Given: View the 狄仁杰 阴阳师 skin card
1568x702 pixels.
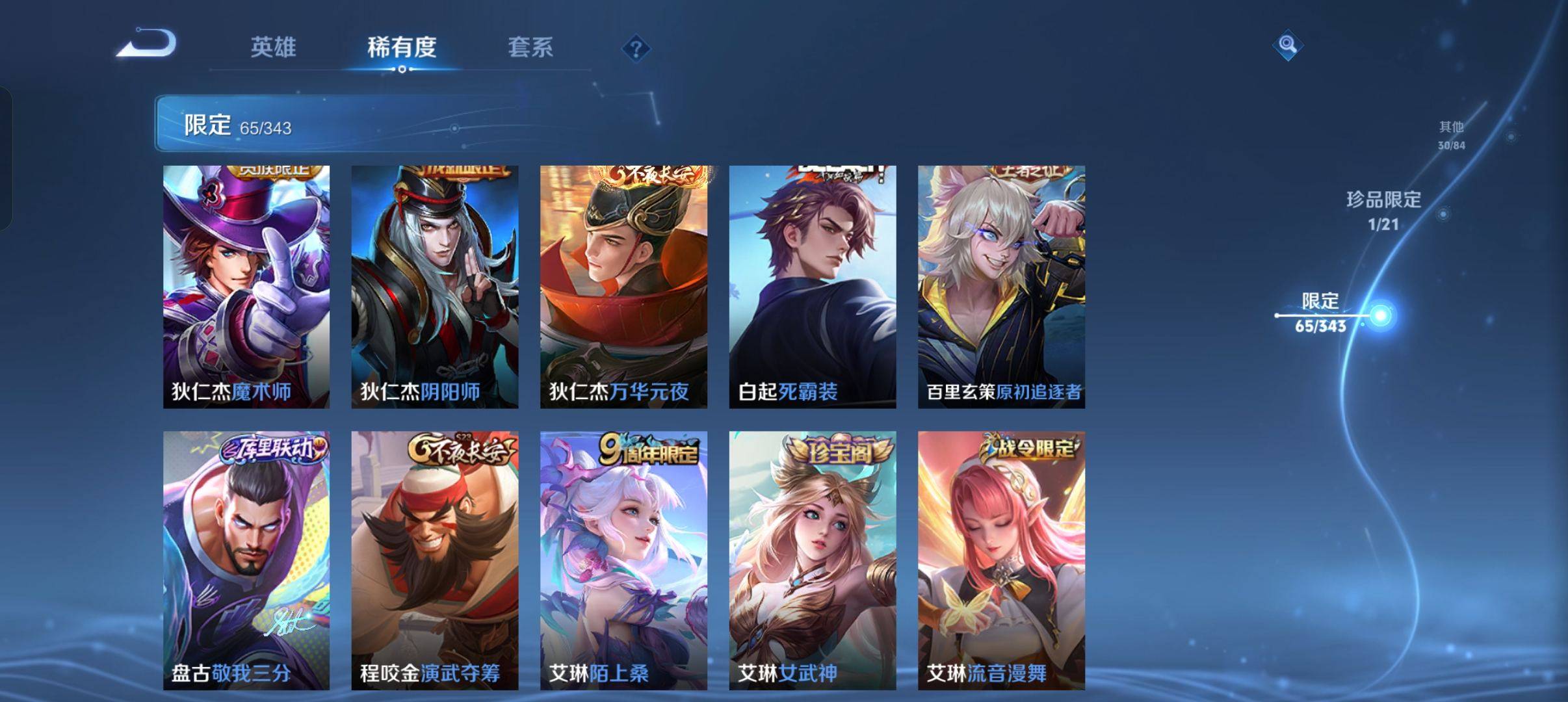Looking at the screenshot, I should (x=435, y=287).
